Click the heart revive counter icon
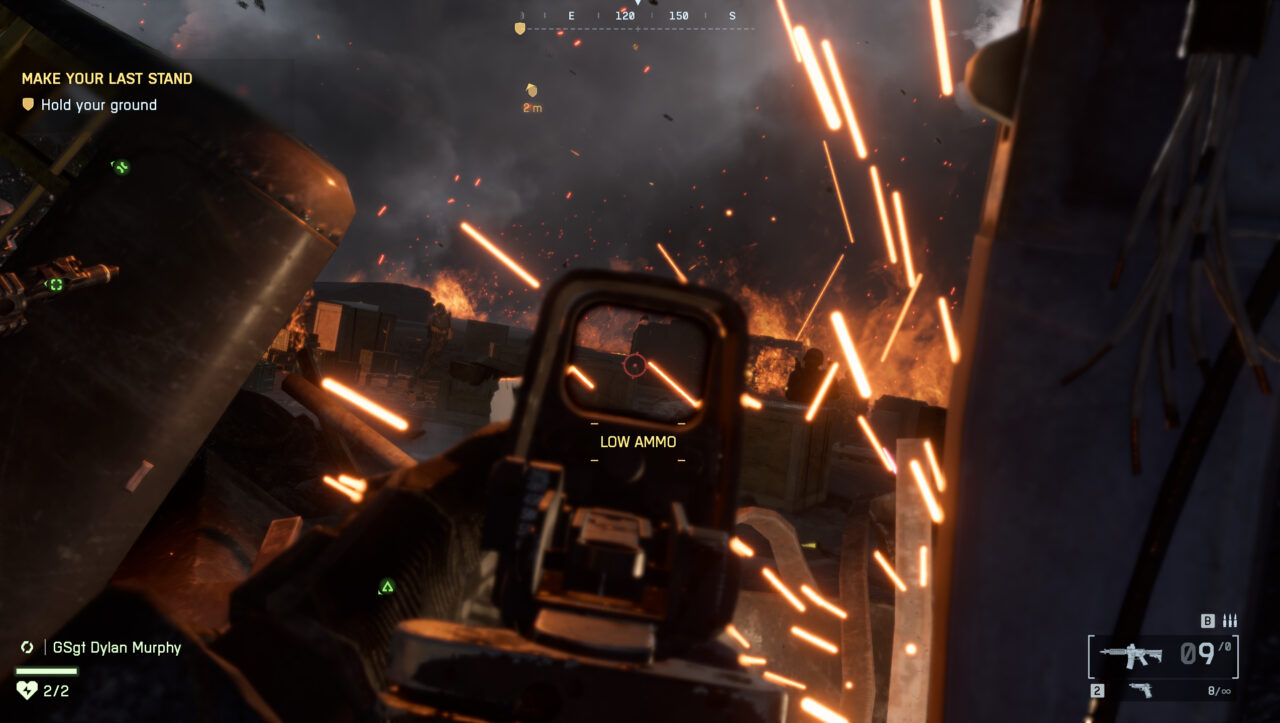 (x=27, y=689)
